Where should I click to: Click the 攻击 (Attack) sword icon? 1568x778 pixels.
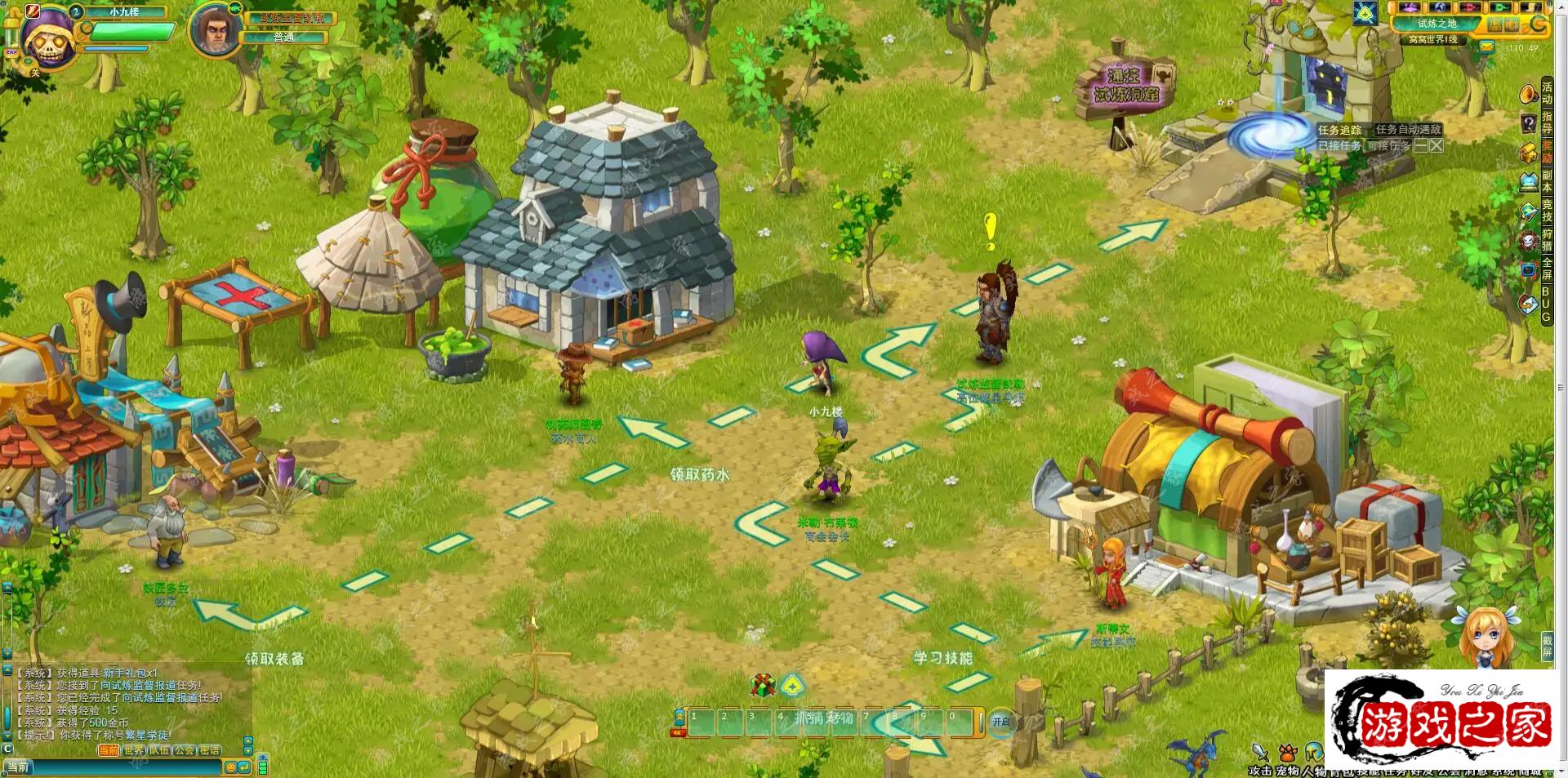click(x=1260, y=753)
